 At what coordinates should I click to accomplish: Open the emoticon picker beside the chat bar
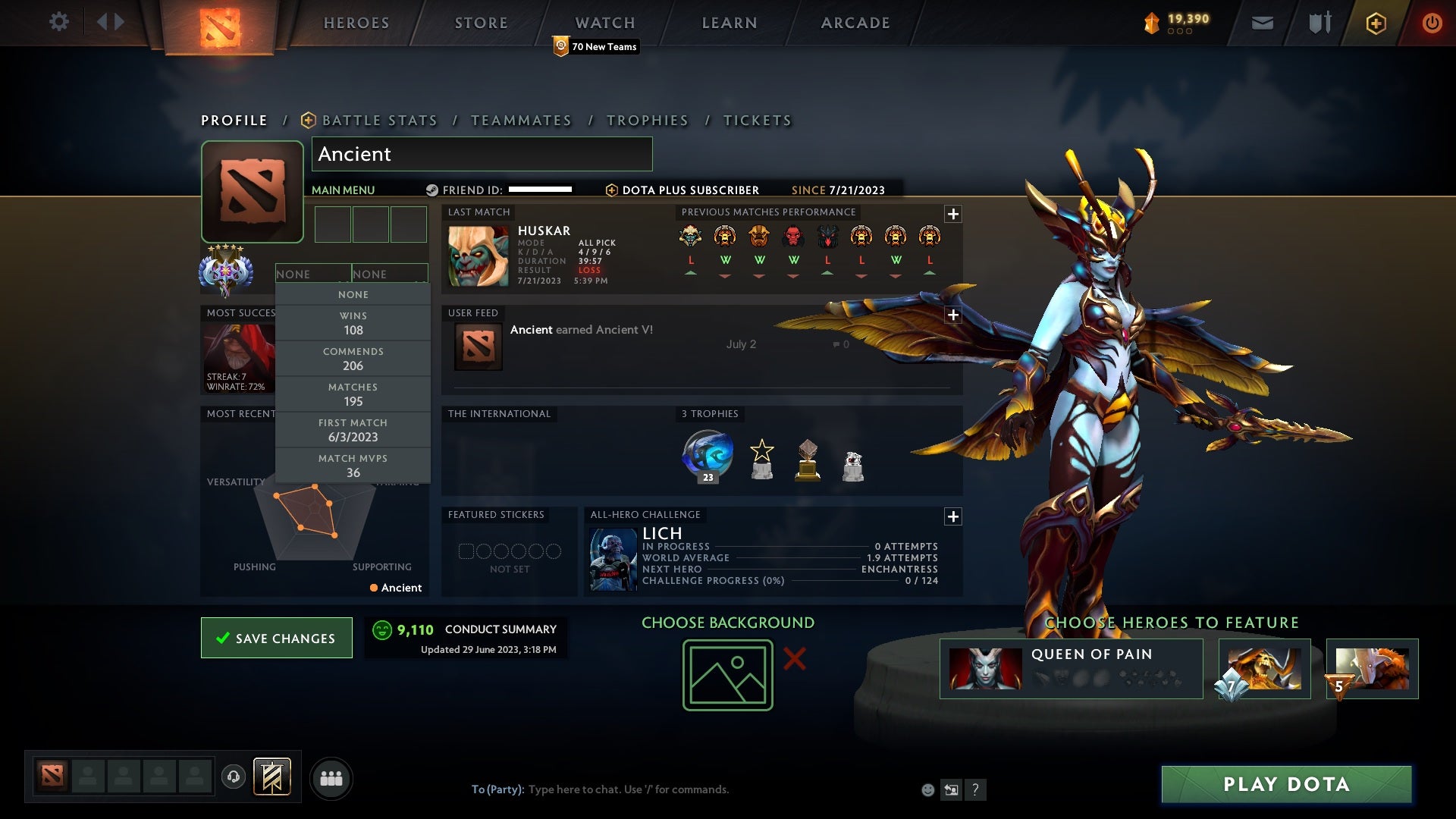(x=927, y=789)
